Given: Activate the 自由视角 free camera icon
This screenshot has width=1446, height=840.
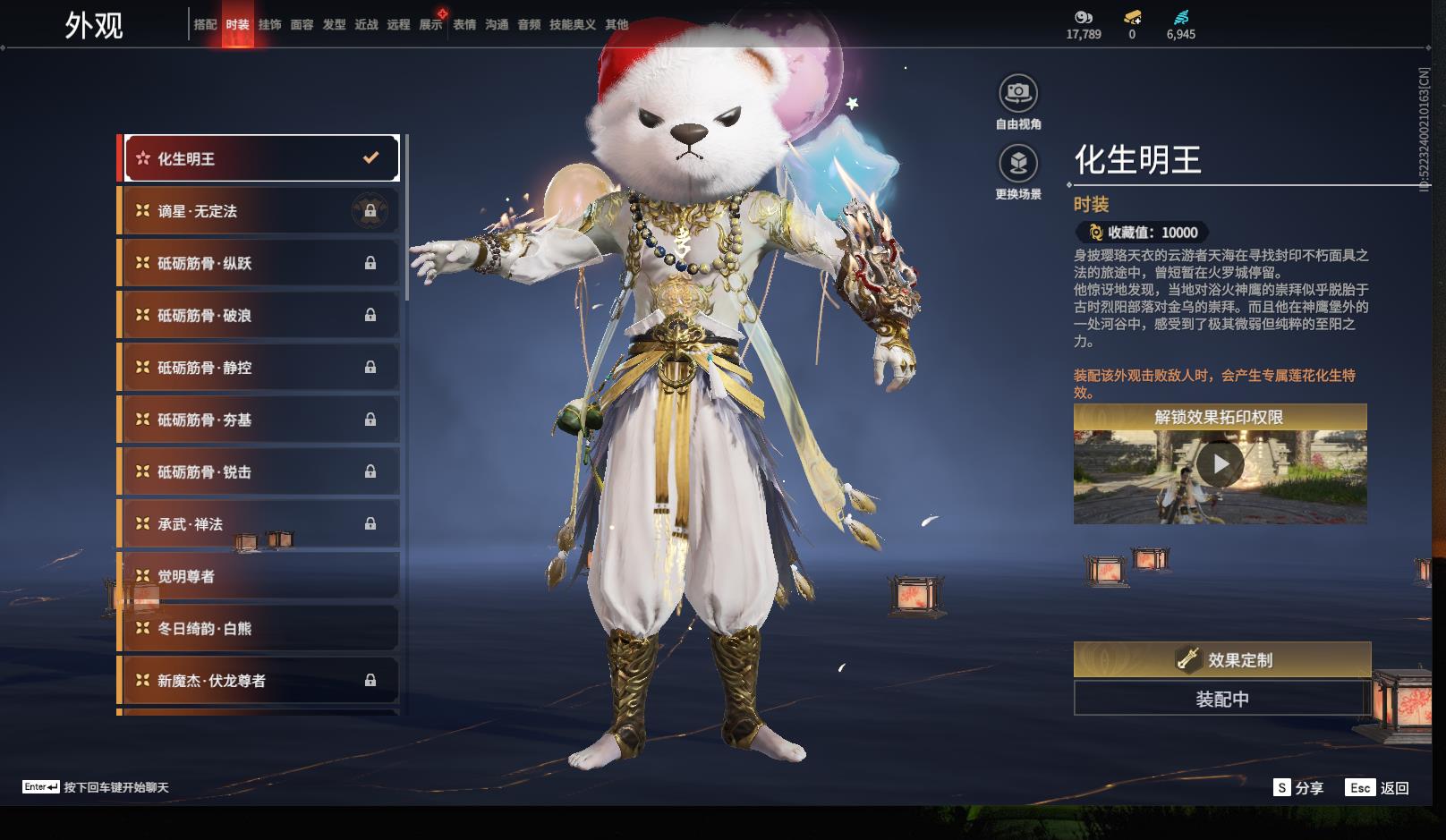Looking at the screenshot, I should pos(1017,93).
